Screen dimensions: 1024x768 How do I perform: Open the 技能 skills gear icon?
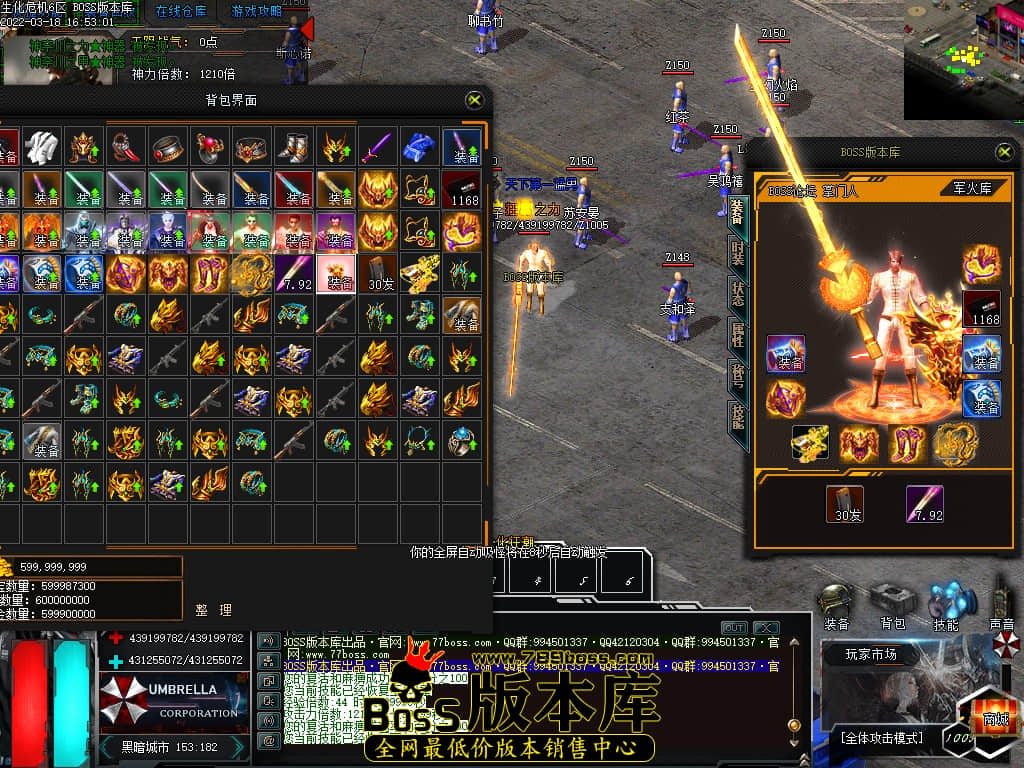(x=946, y=605)
